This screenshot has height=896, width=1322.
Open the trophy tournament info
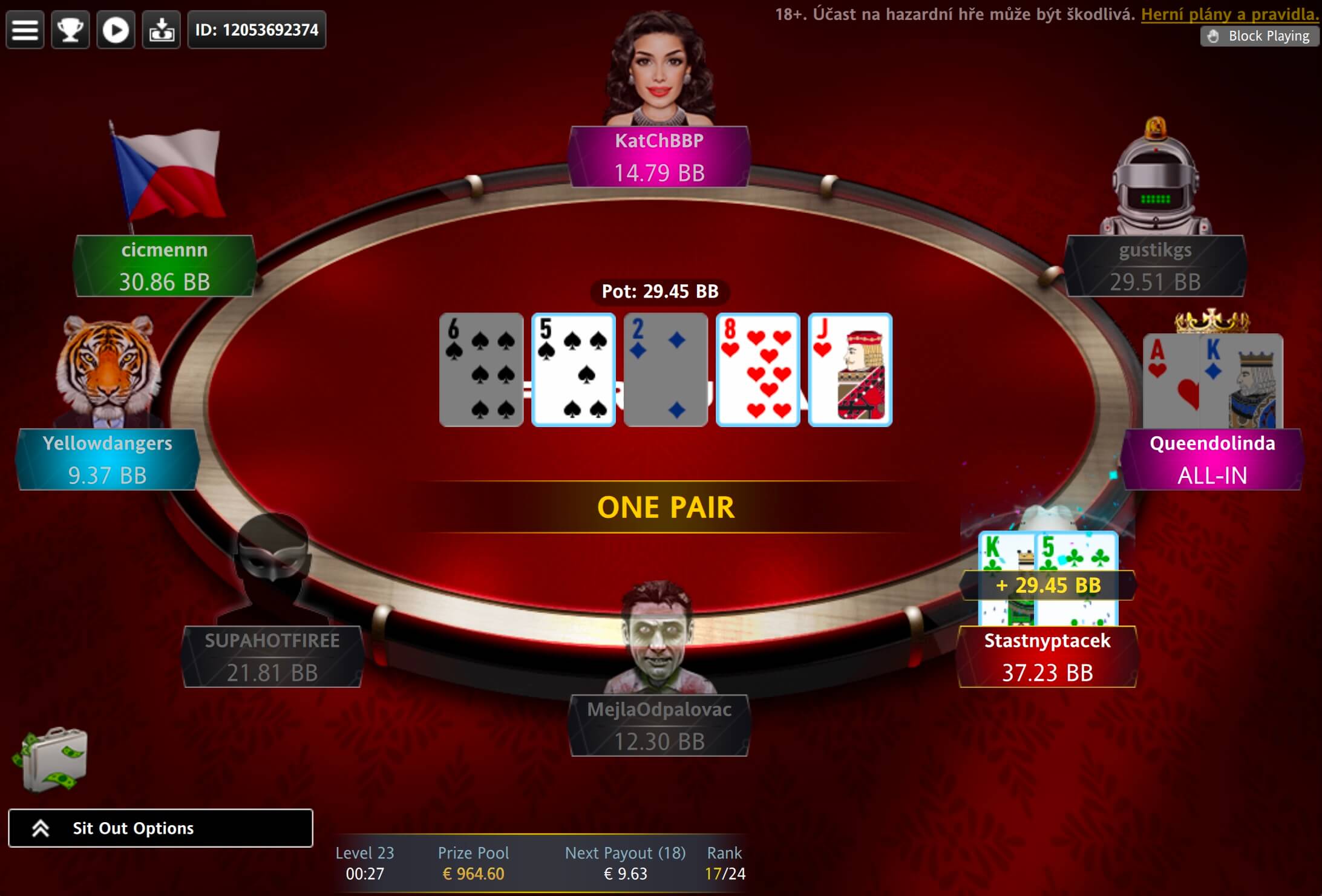click(70, 30)
